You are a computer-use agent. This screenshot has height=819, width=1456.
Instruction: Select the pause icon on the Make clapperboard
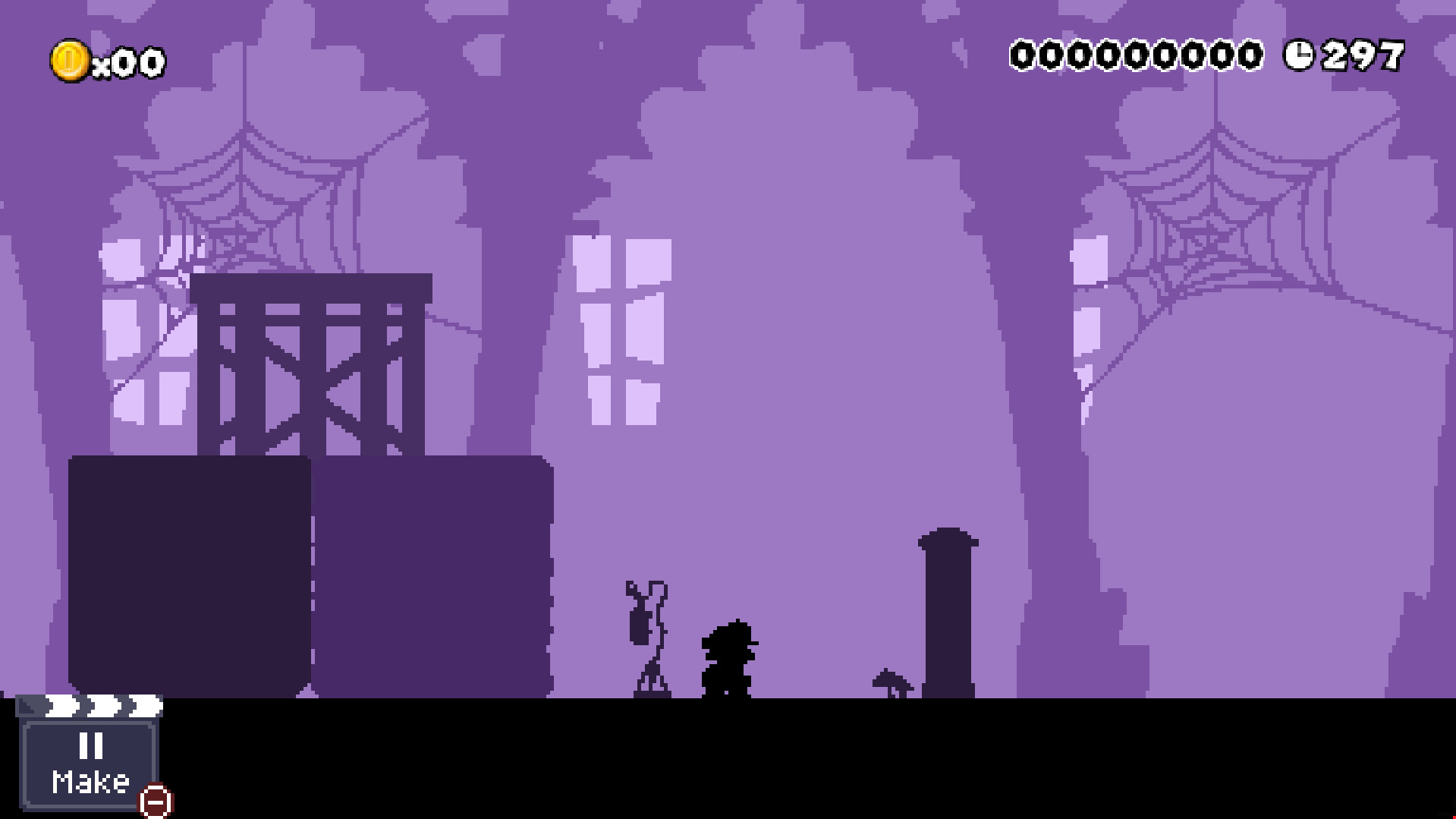(x=90, y=748)
